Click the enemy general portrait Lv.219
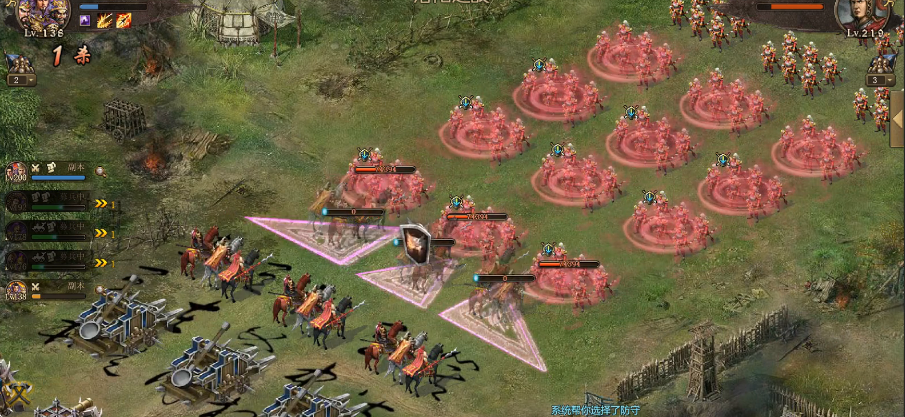The image size is (905, 417). coord(861,14)
